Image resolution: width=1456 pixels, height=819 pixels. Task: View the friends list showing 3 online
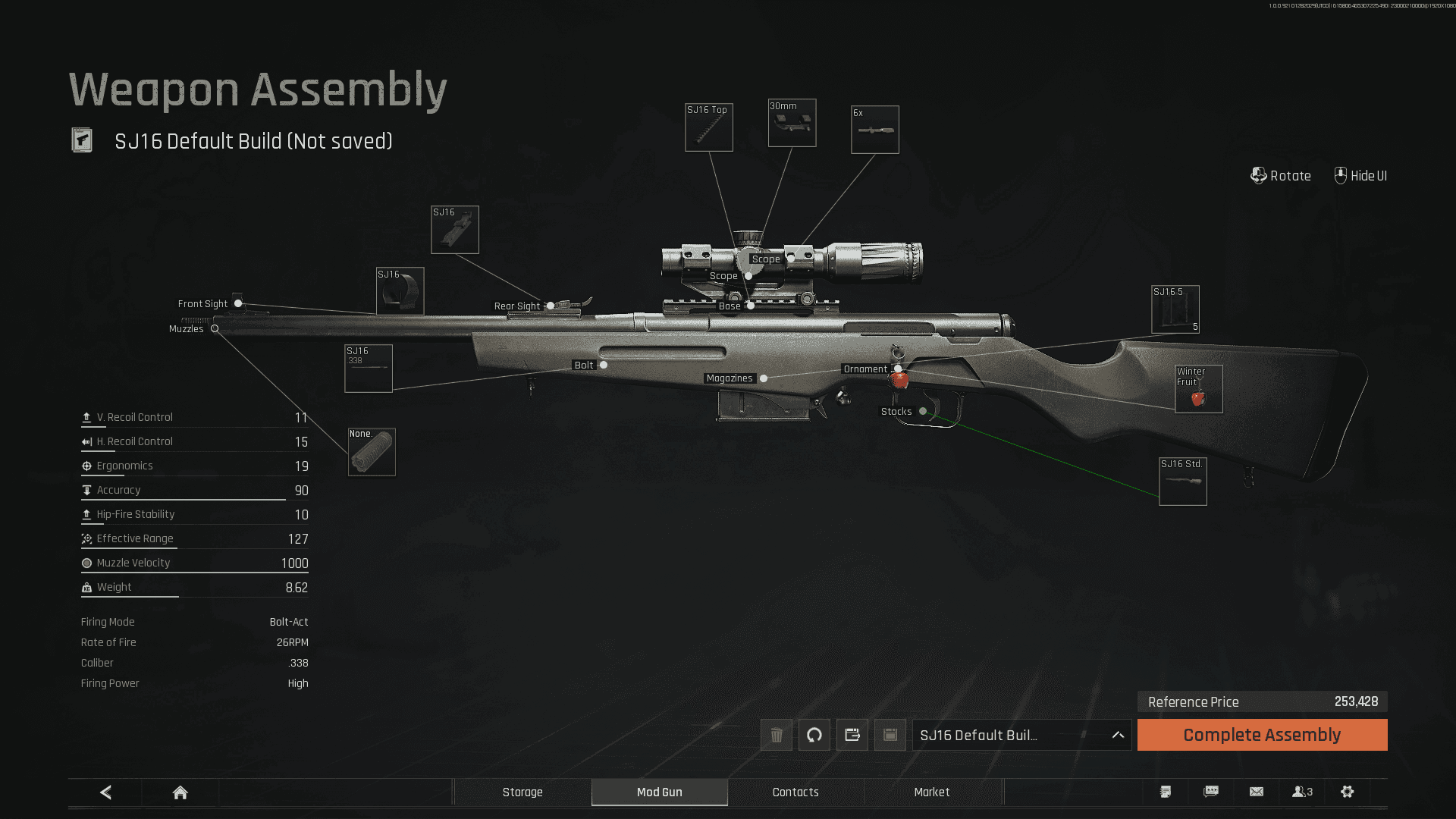[x=1302, y=792]
